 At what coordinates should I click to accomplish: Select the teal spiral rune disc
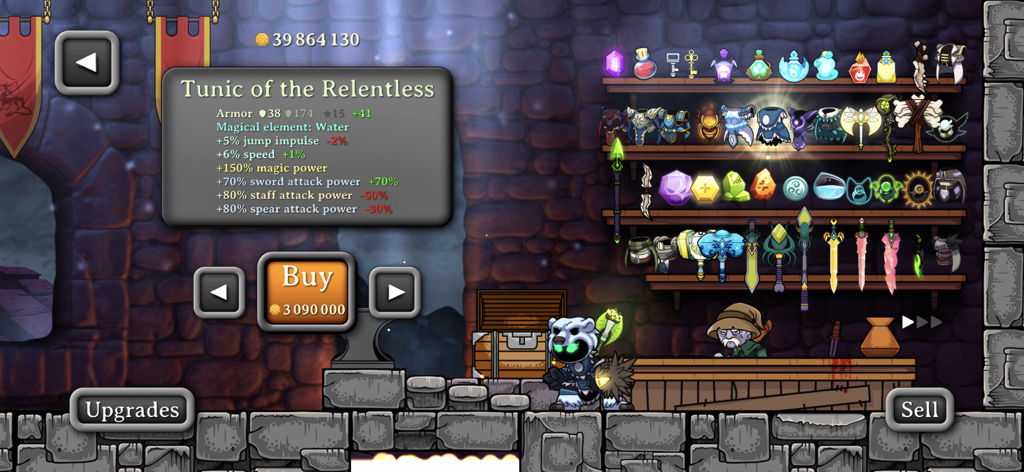795,187
